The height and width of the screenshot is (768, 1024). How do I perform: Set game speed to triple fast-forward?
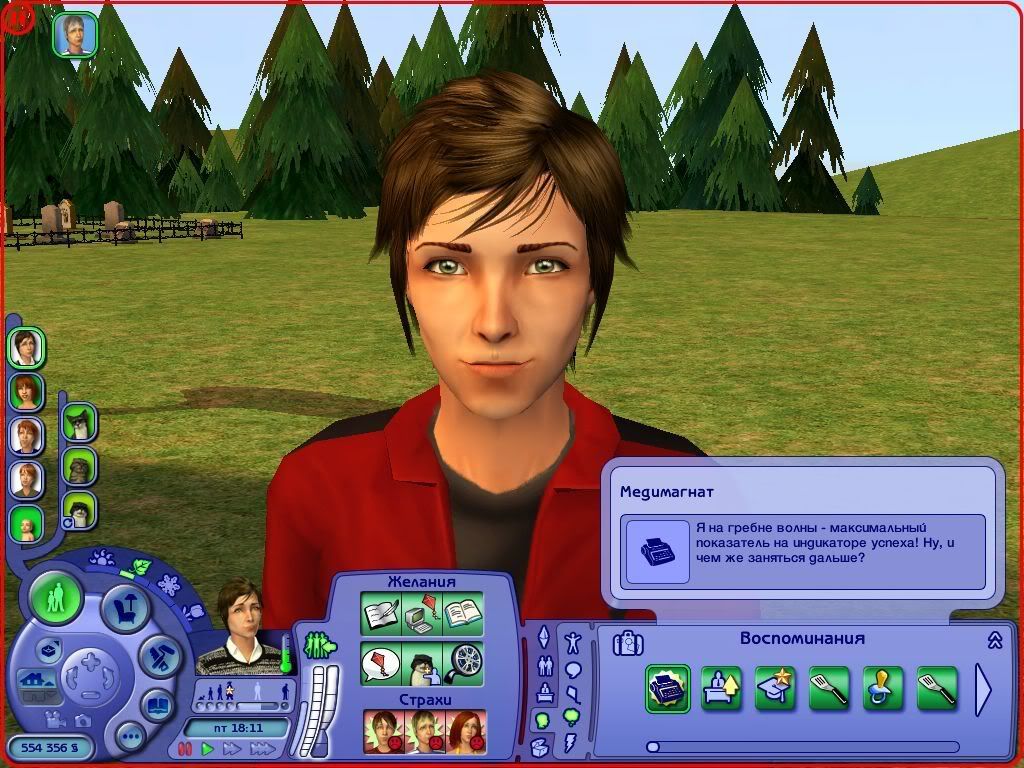263,749
